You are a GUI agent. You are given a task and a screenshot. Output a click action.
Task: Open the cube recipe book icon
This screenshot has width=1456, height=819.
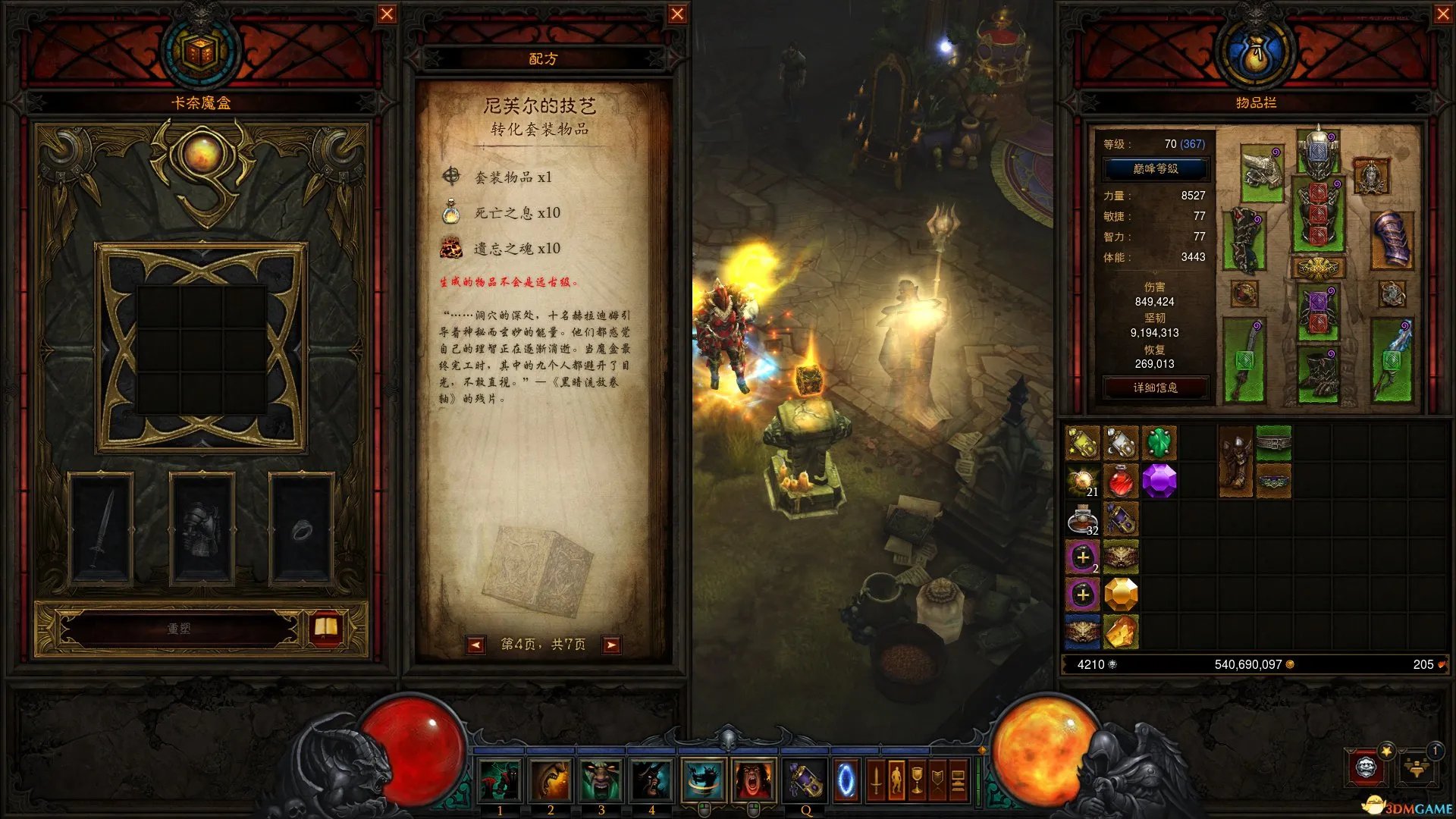(326, 628)
